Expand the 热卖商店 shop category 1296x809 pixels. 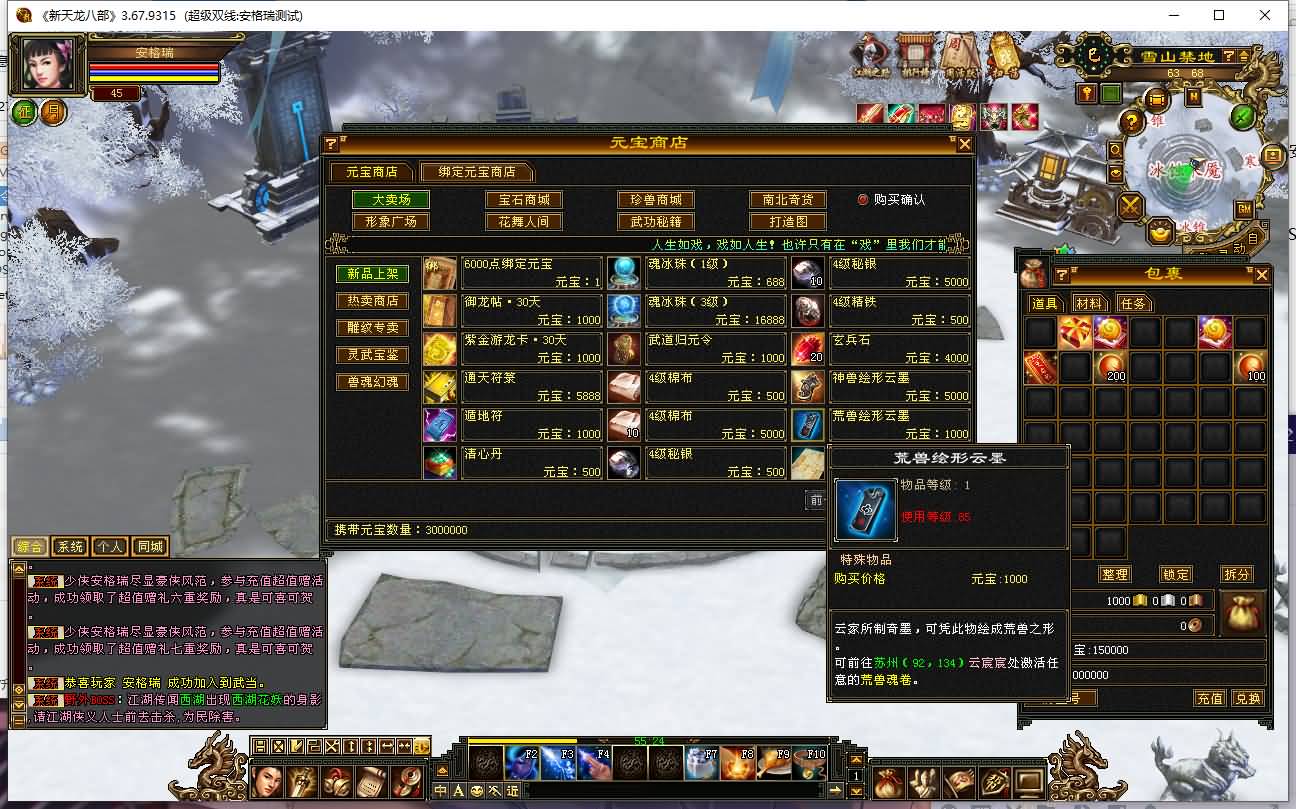click(372, 299)
